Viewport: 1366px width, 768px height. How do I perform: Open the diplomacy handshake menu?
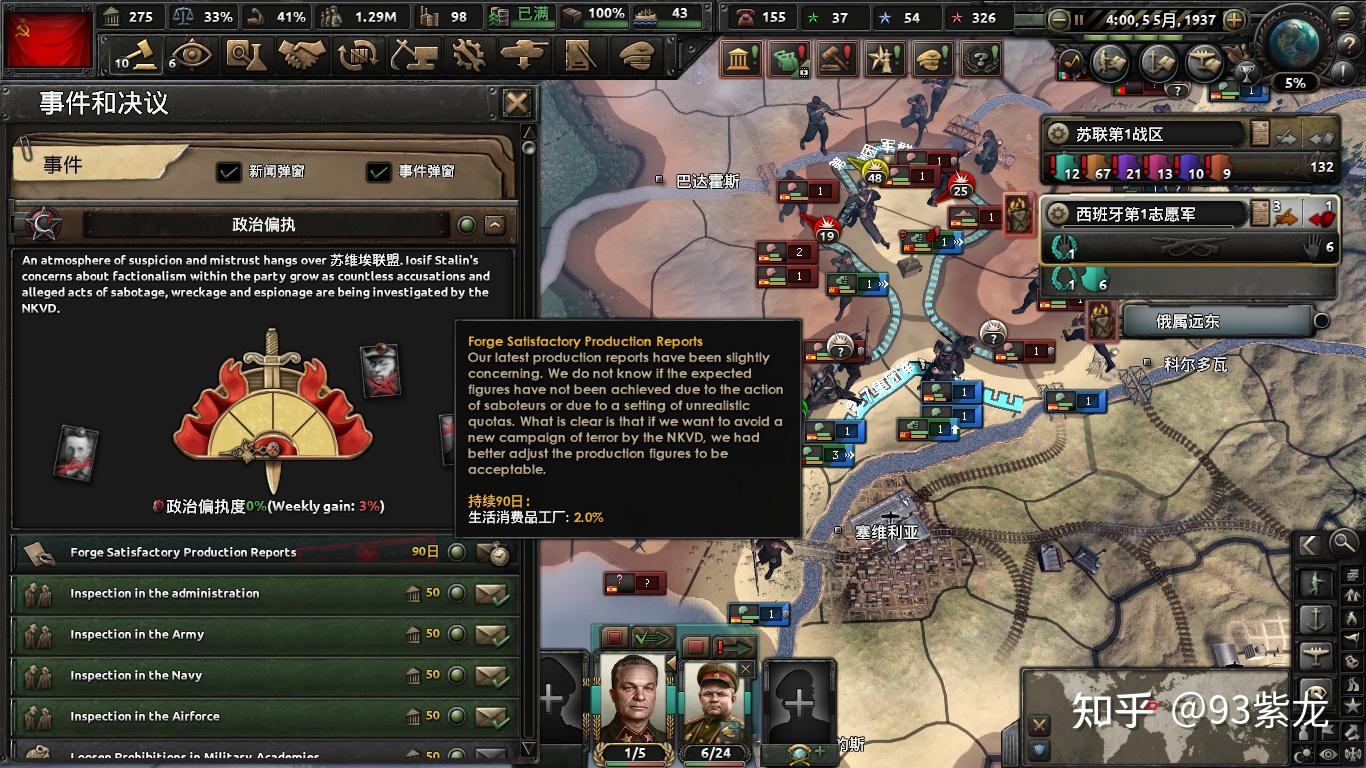click(x=302, y=55)
